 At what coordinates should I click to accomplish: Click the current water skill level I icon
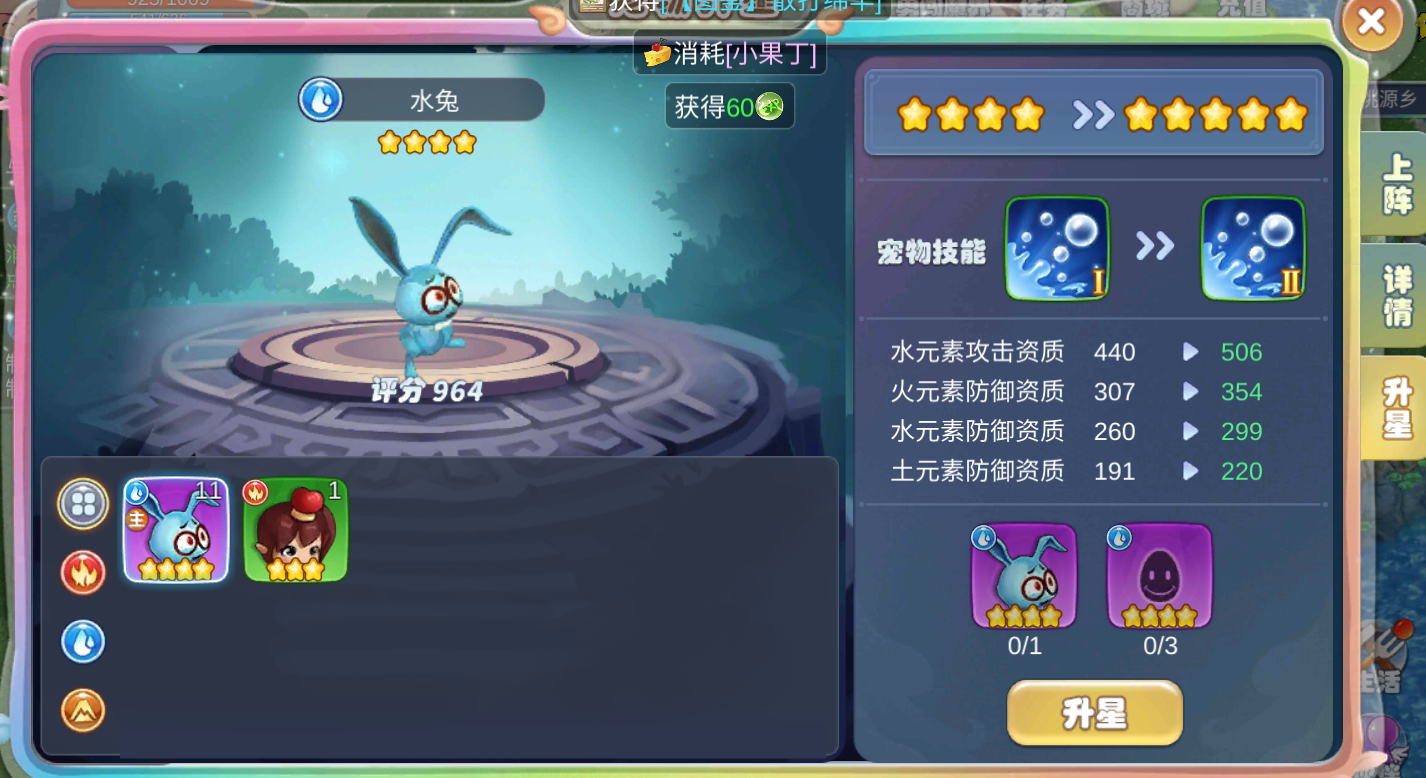click(1056, 247)
